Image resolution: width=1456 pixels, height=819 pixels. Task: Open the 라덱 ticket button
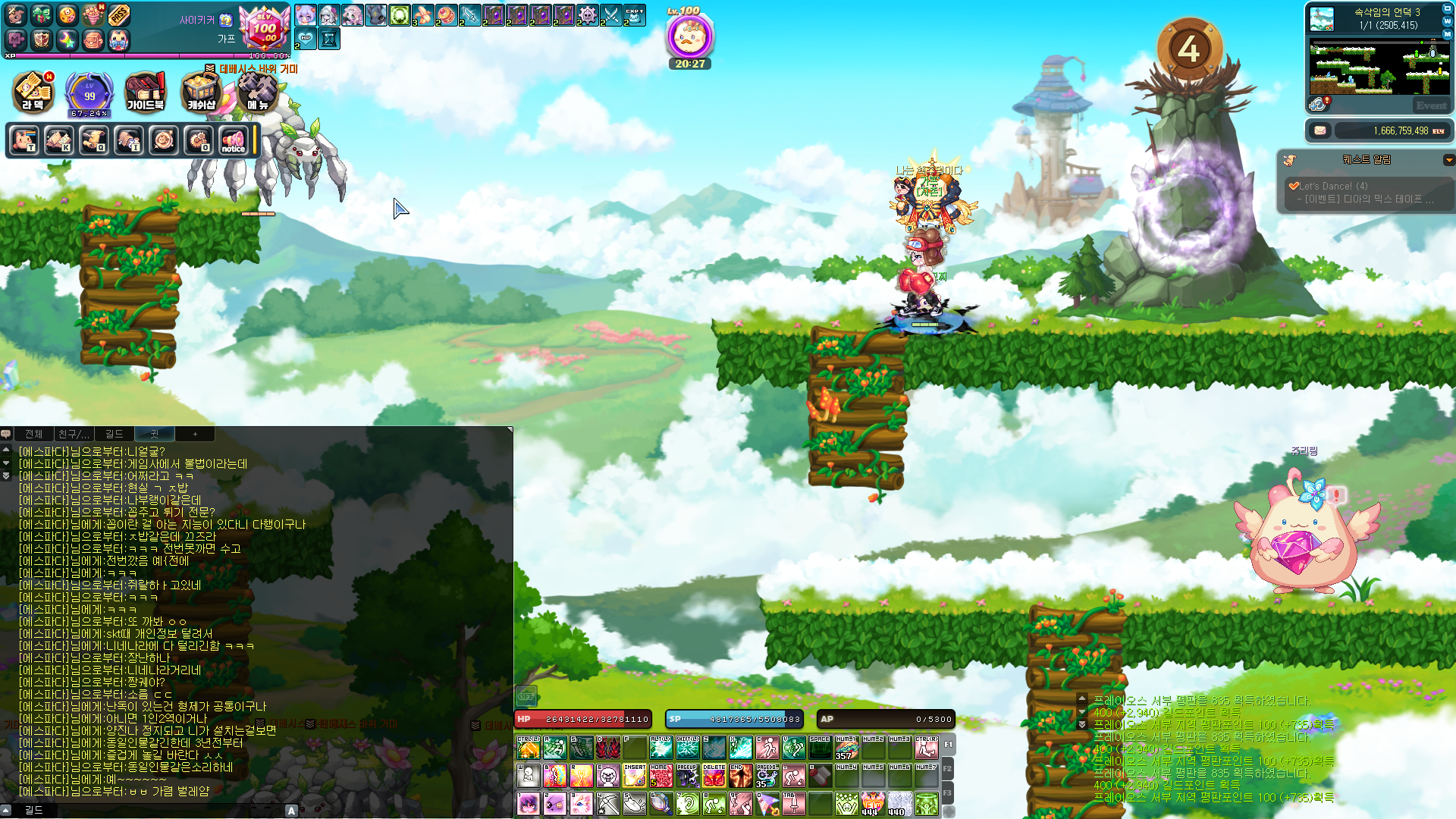[33, 93]
